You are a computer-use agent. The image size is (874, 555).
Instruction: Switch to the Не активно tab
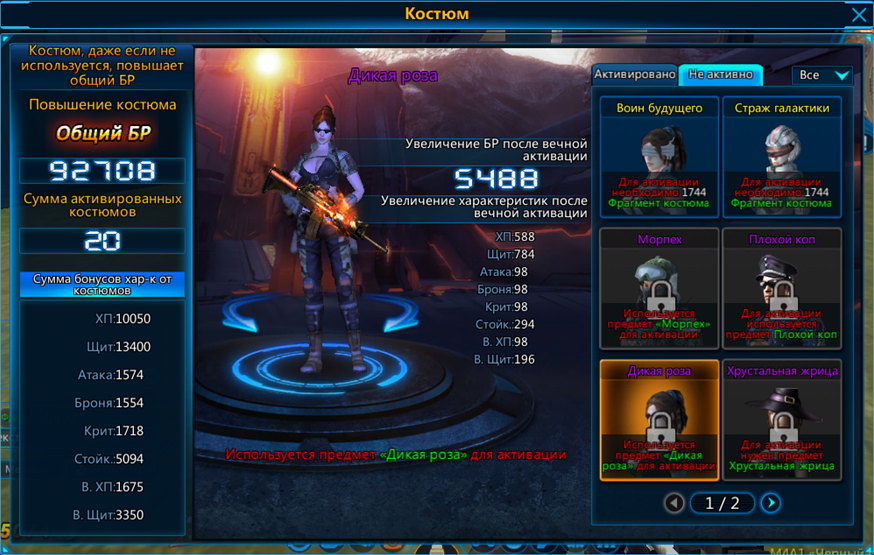(x=720, y=75)
